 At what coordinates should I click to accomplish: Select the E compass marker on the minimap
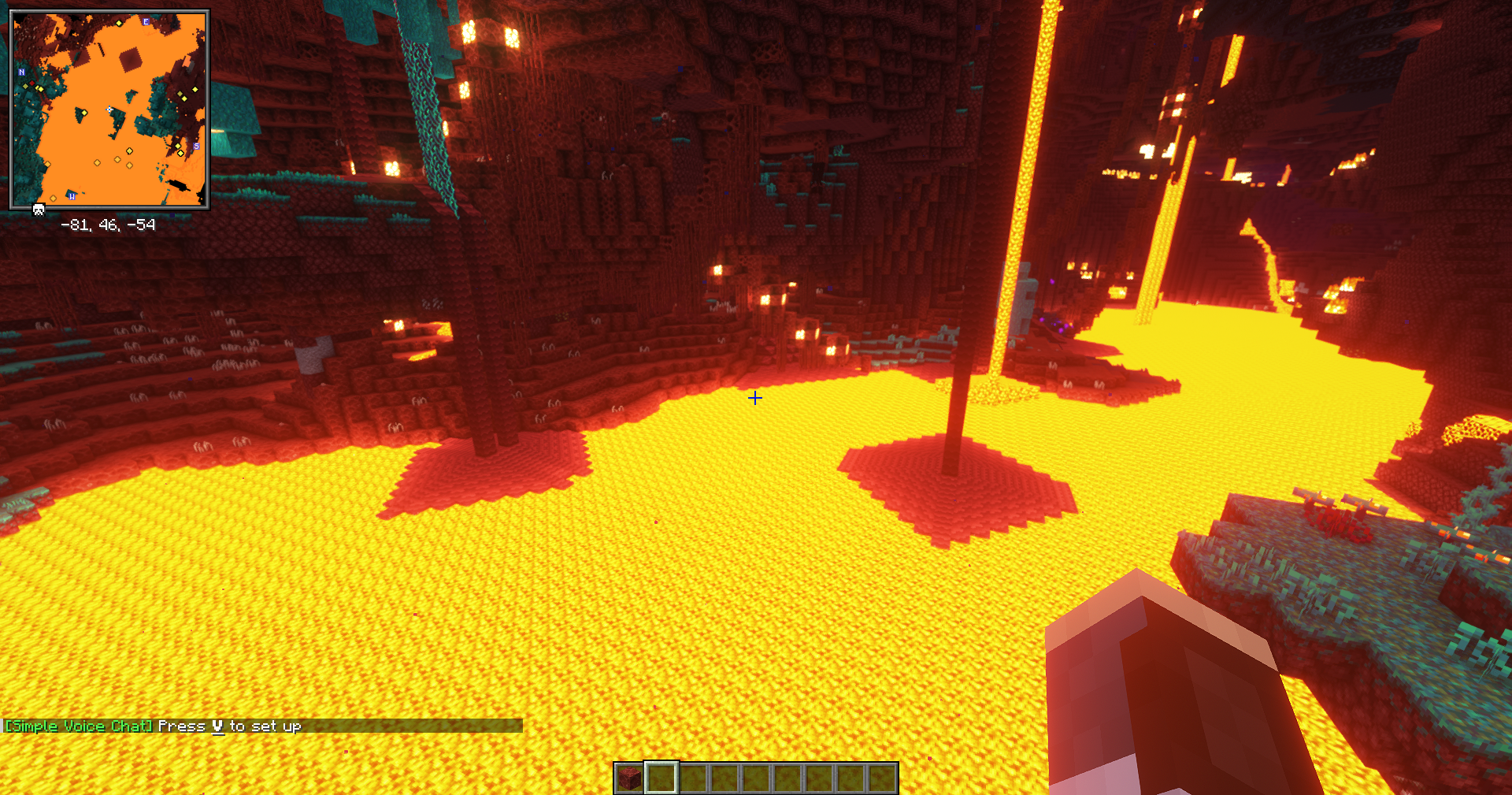[x=146, y=21]
